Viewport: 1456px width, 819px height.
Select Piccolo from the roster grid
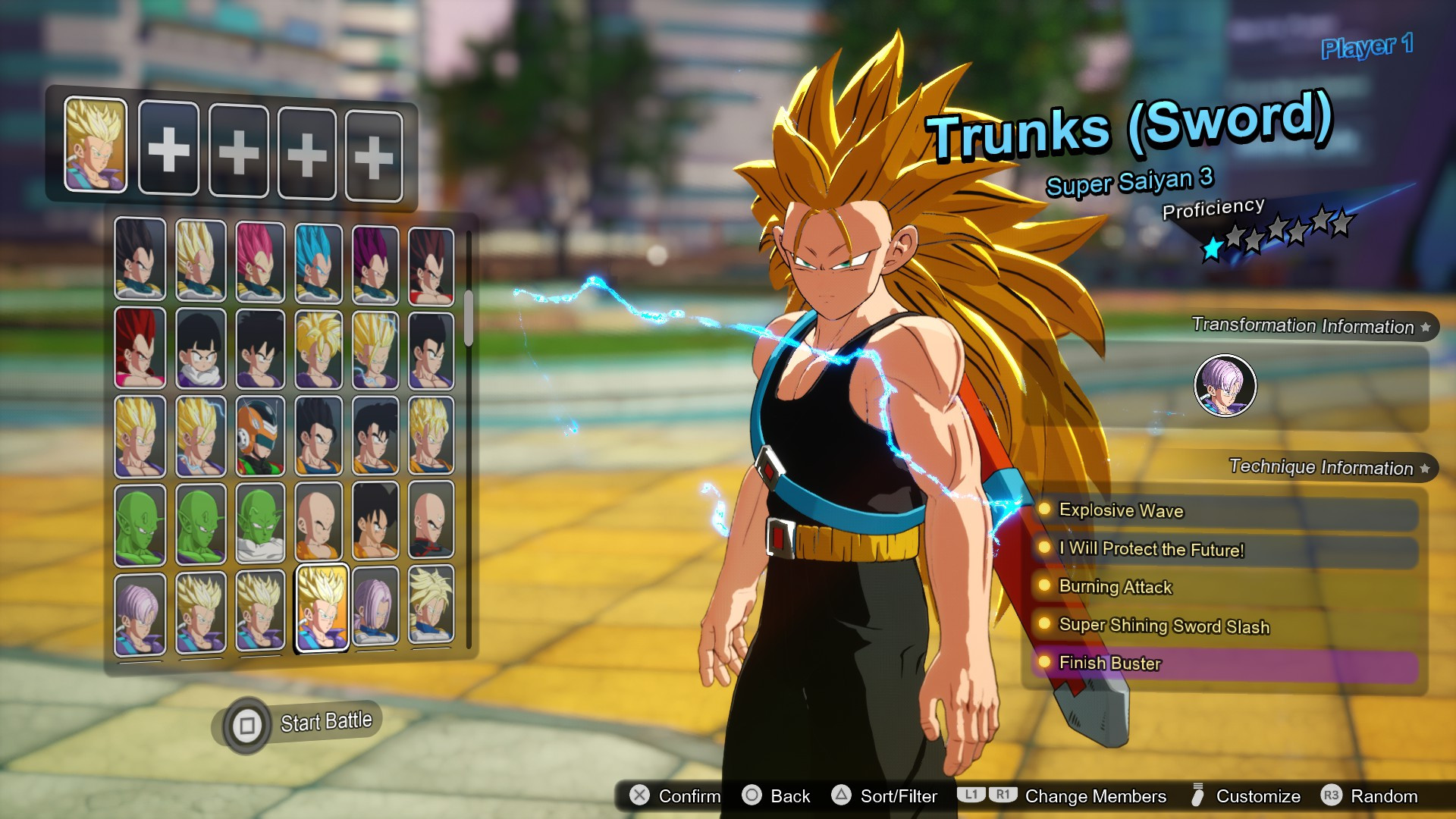(x=139, y=523)
